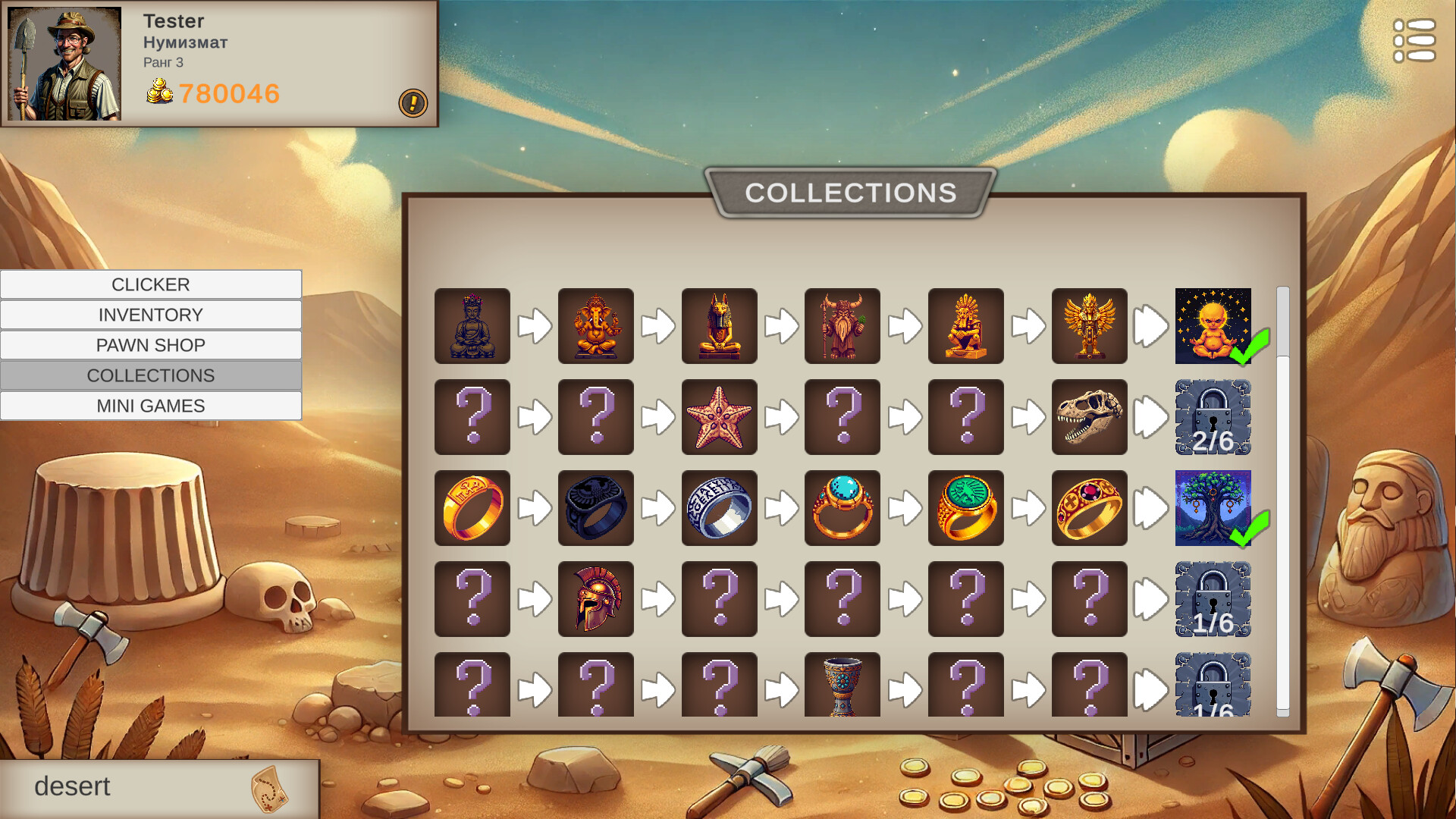Switch to the INVENTORY section
Image resolution: width=1456 pixels, height=819 pixels.
[x=151, y=314]
